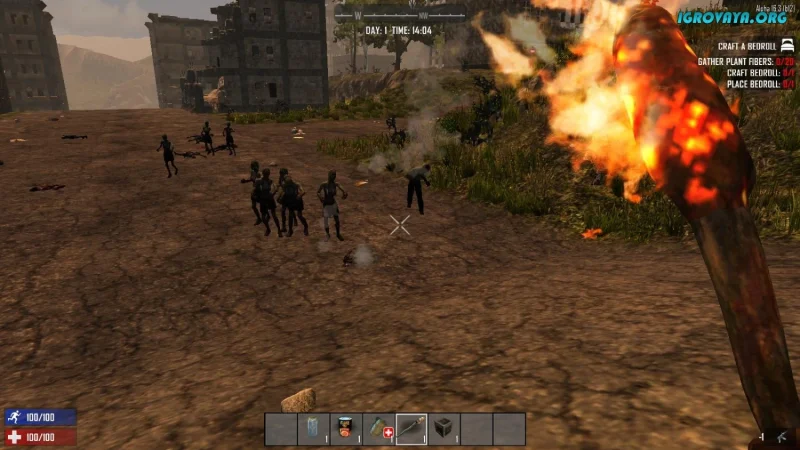This screenshot has height=450, width=800.
Task: Open the IGROVAYA.ORG watermark link
Action: pyautogui.click(x=731, y=17)
